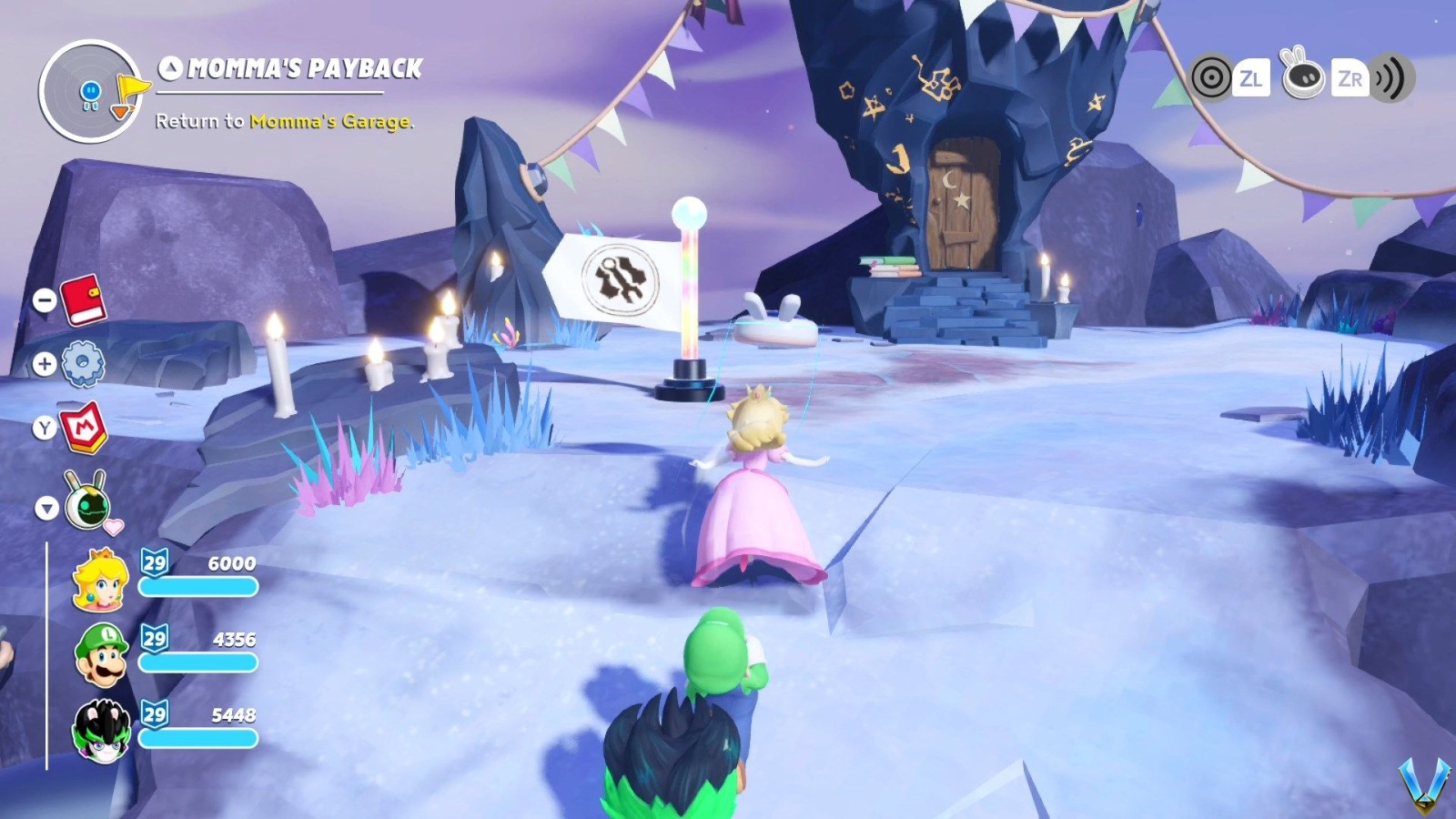This screenshot has width=1456, height=819.
Task: Open the Mario emblem menu with Y
Action: (x=86, y=428)
